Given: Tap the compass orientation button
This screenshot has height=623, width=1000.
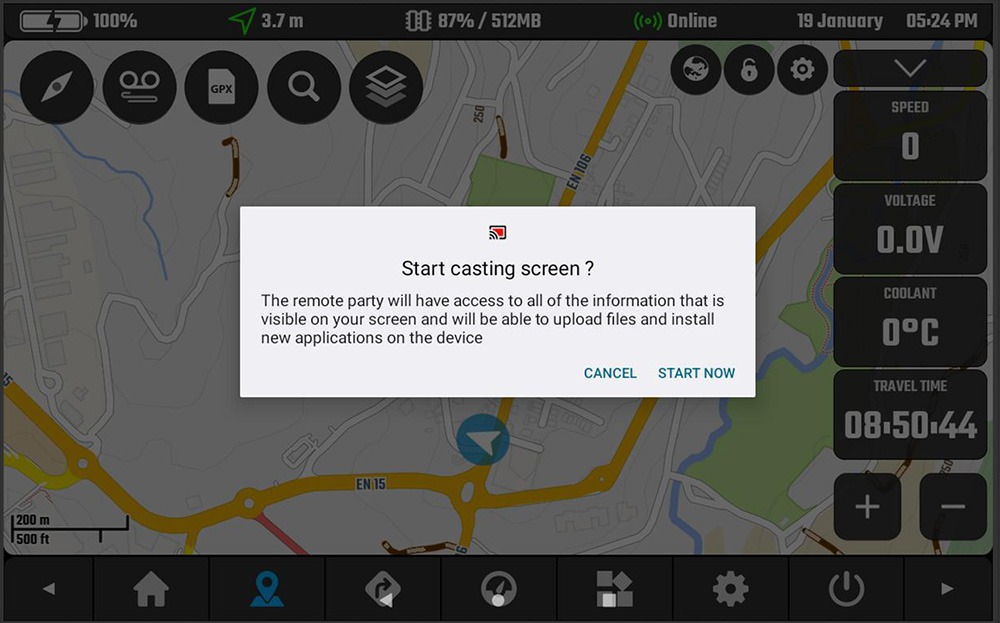Looking at the screenshot, I should click(x=57, y=88).
